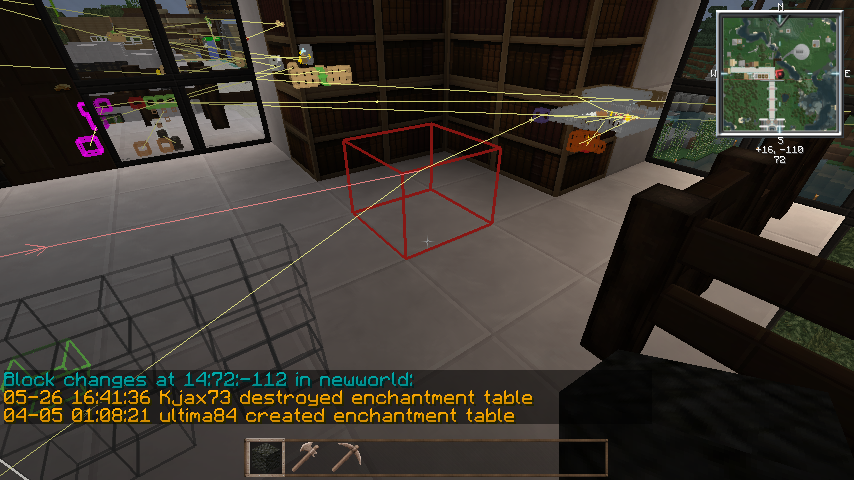Select the axe in the hotbar
Image resolution: width=854 pixels, height=480 pixels.
click(x=305, y=457)
